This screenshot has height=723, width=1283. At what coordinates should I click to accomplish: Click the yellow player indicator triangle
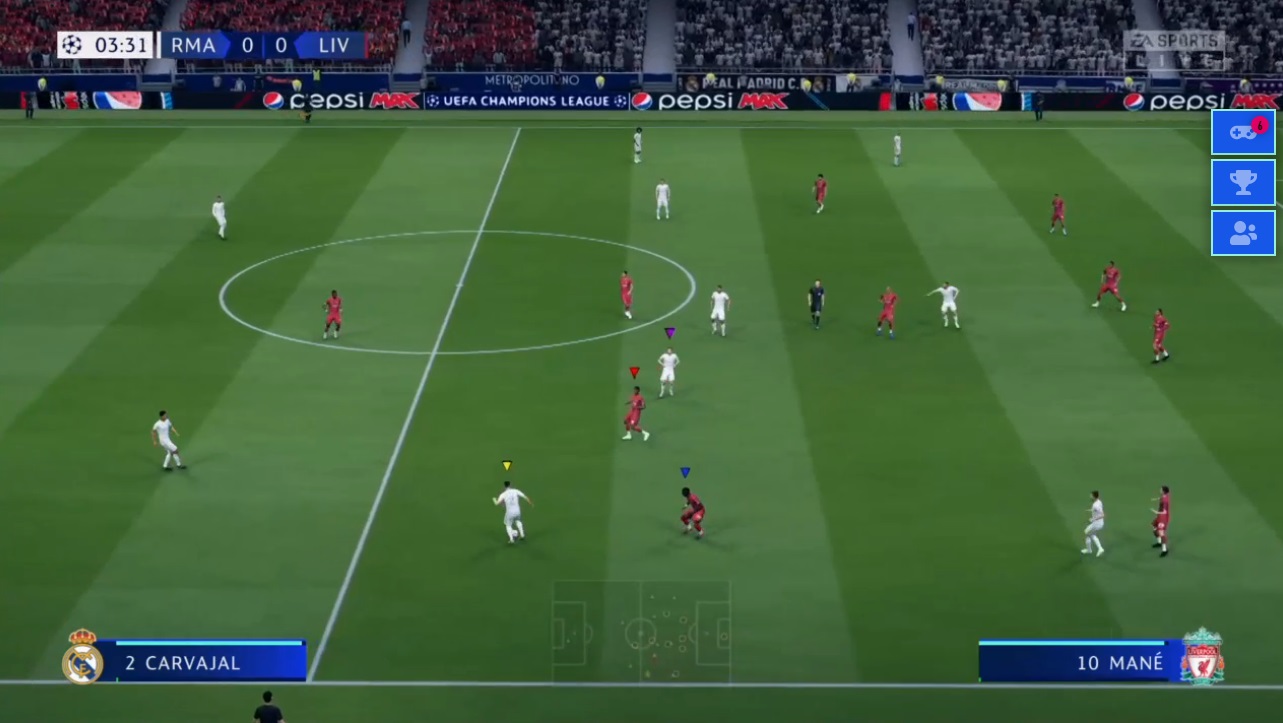[x=506, y=464]
